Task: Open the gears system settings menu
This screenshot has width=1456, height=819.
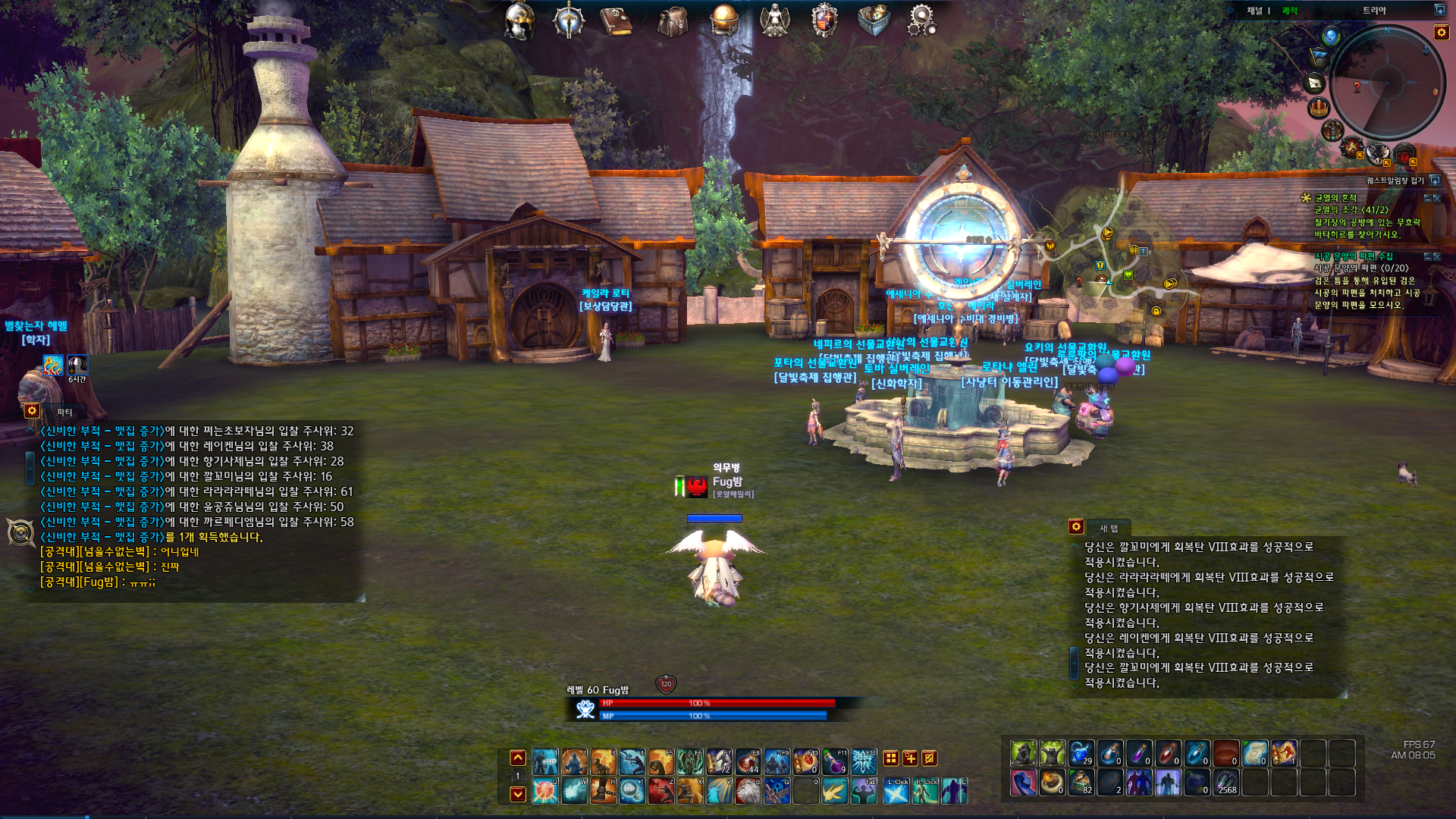Action: pyautogui.click(x=921, y=20)
